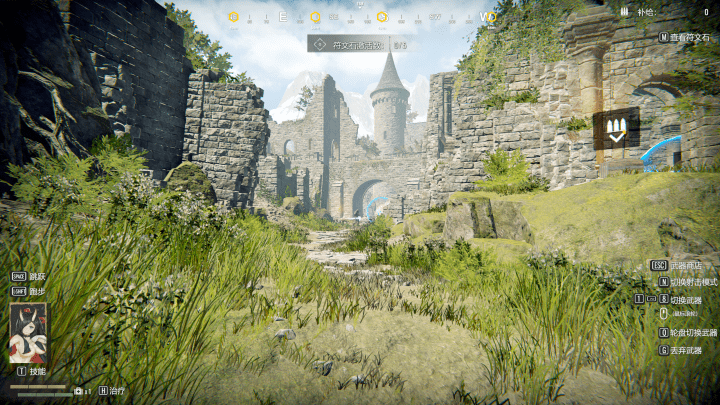
Task: Click the horned character skill portrait
Action: (x=28, y=333)
